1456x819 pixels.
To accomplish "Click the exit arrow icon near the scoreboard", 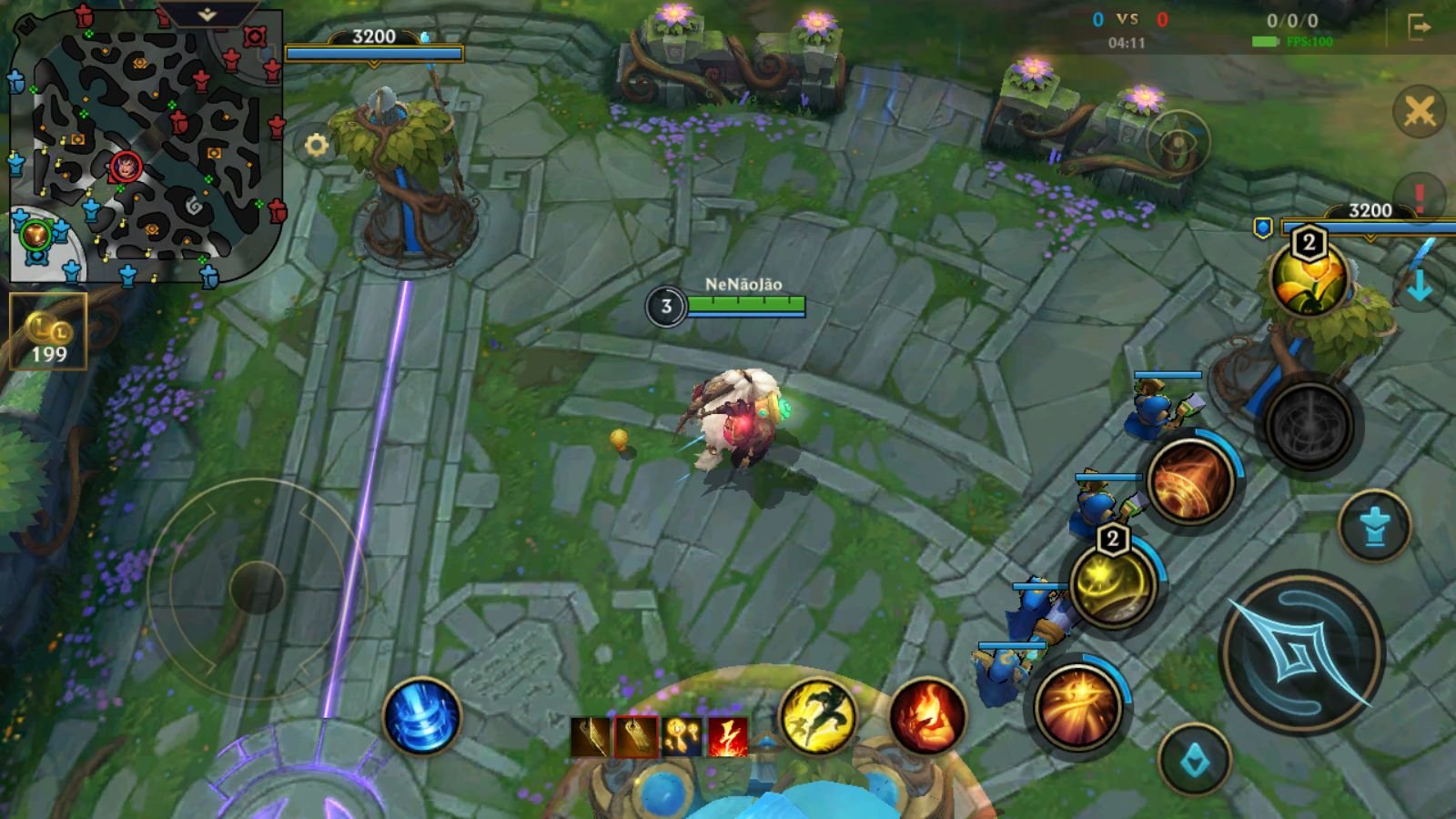I will pyautogui.click(x=1419, y=28).
